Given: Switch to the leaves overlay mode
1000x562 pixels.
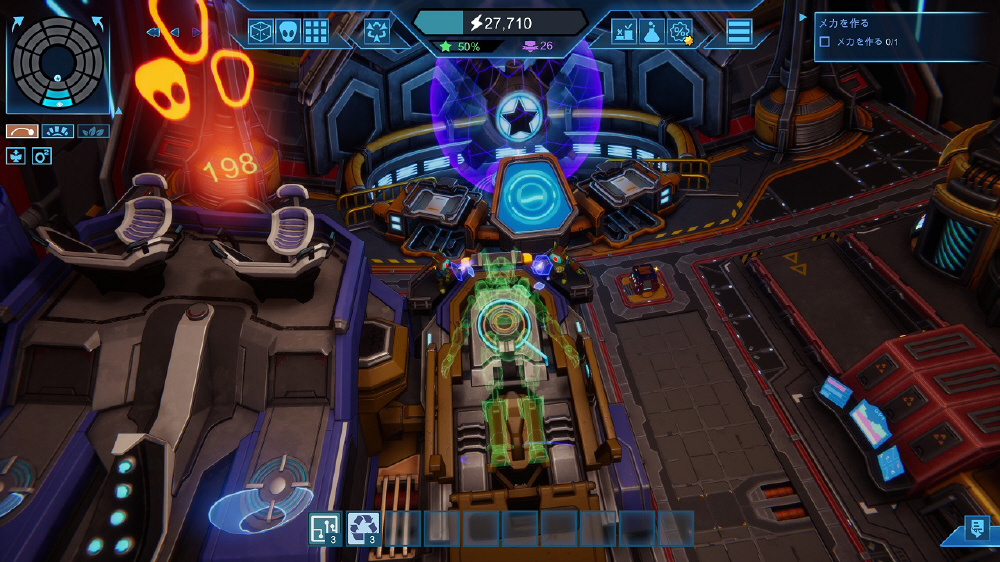Looking at the screenshot, I should point(93,131).
